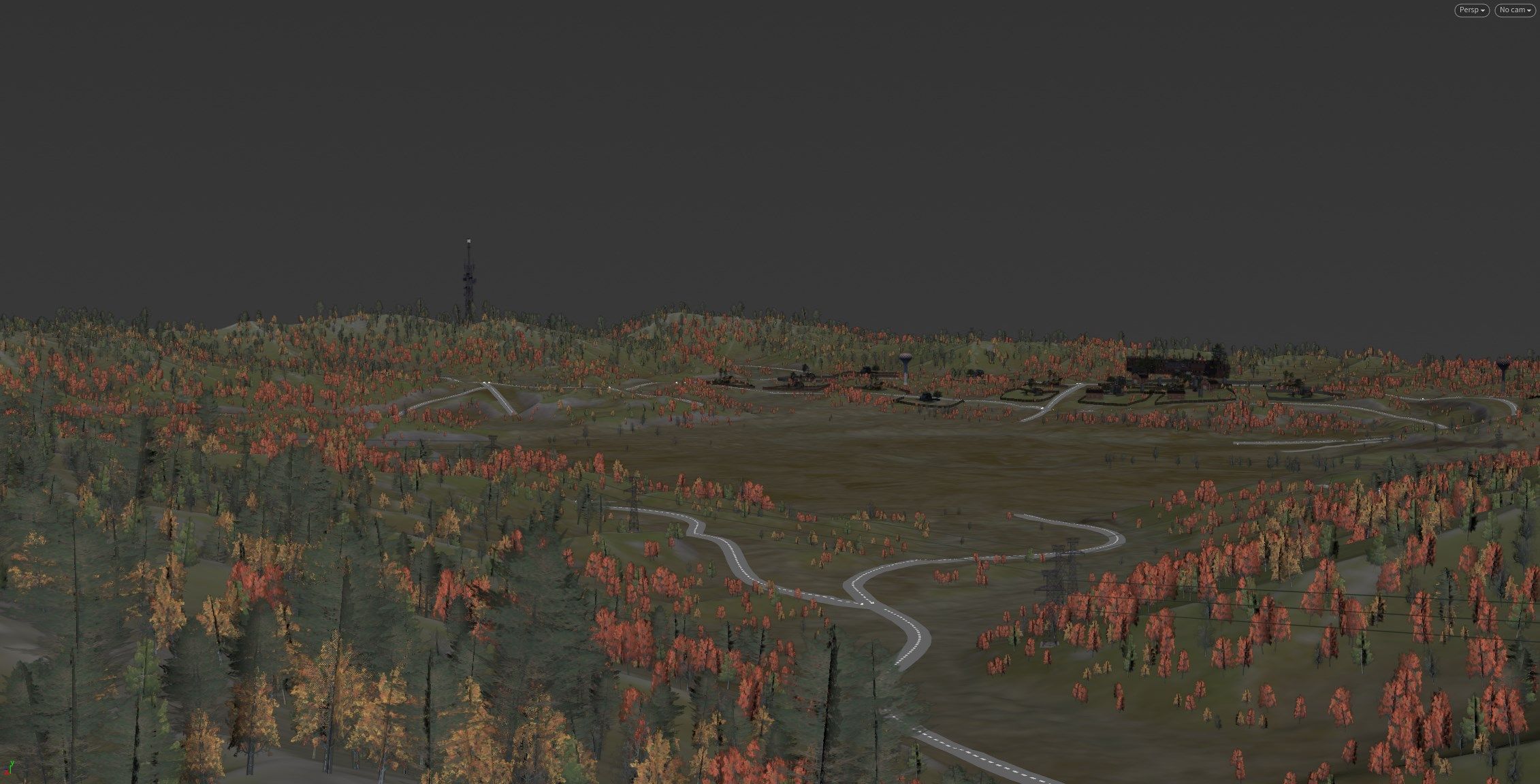Click the red axis arrow of the gizmo

pos(7,773)
